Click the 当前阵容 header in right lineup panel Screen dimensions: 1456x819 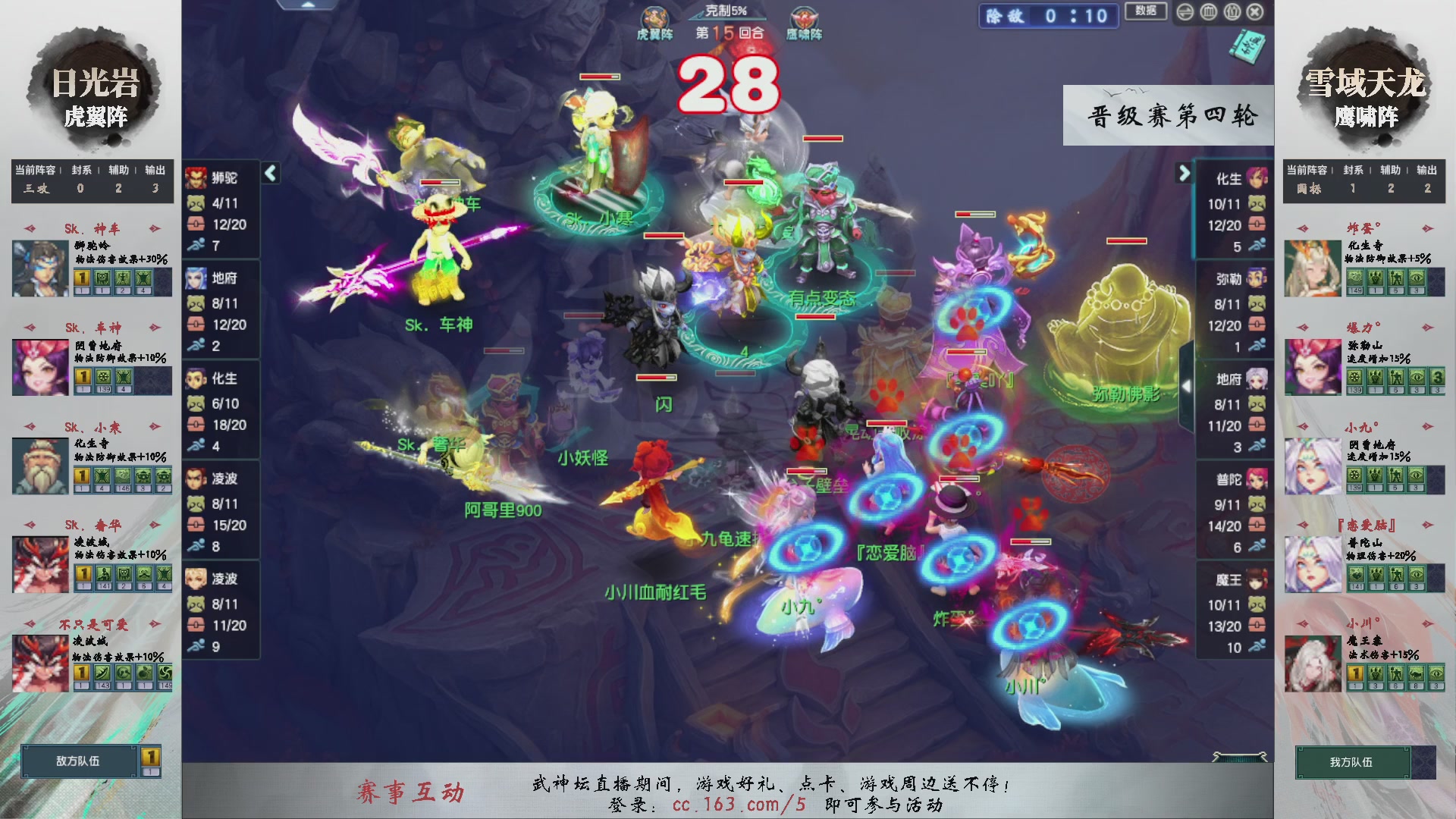pyautogui.click(x=1308, y=171)
